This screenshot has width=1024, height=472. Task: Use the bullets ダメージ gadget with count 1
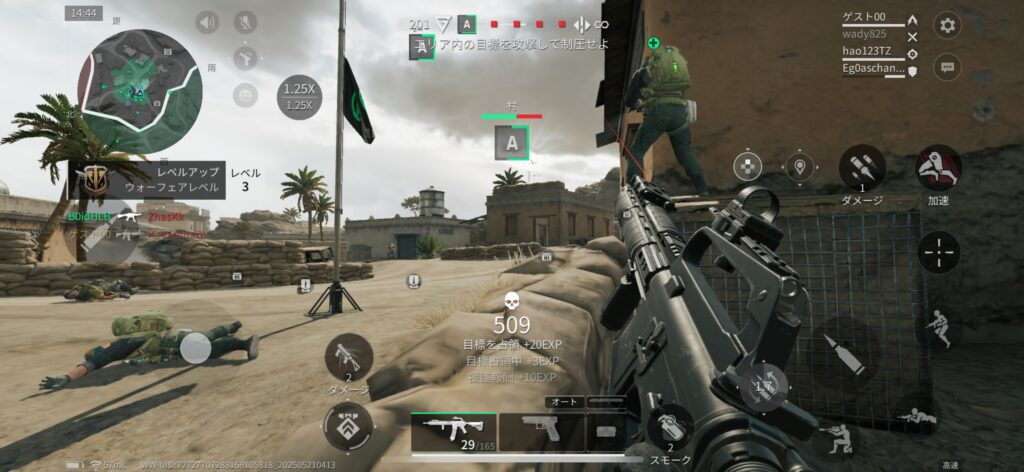click(x=862, y=167)
